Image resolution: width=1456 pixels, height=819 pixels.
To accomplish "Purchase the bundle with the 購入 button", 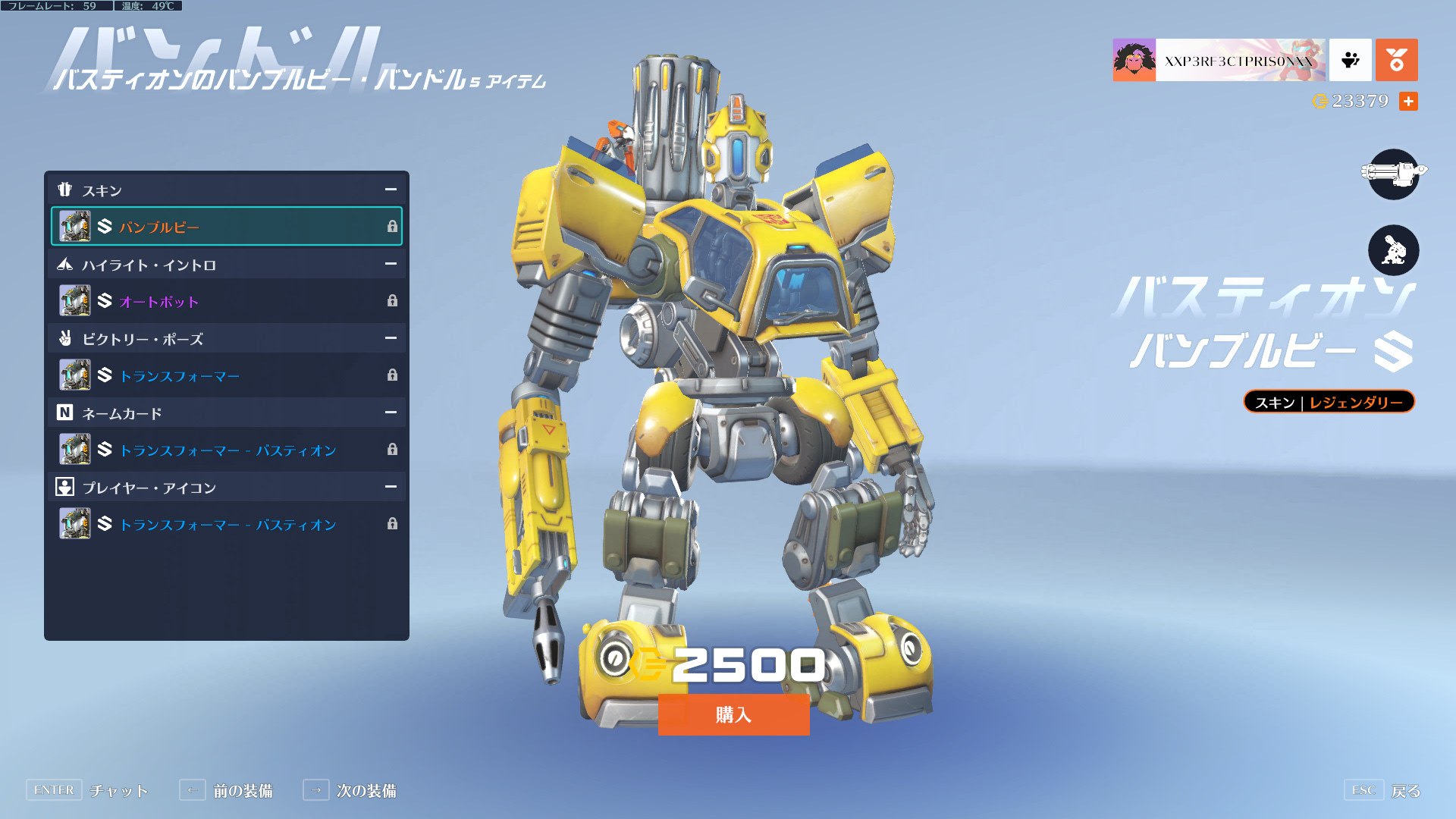I will (733, 714).
